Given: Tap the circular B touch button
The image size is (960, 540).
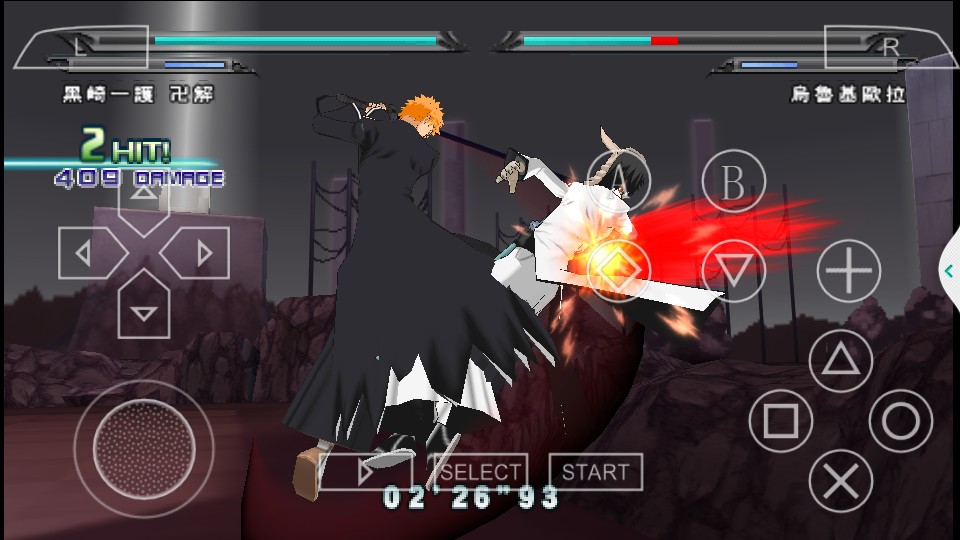Looking at the screenshot, I should click(x=733, y=182).
